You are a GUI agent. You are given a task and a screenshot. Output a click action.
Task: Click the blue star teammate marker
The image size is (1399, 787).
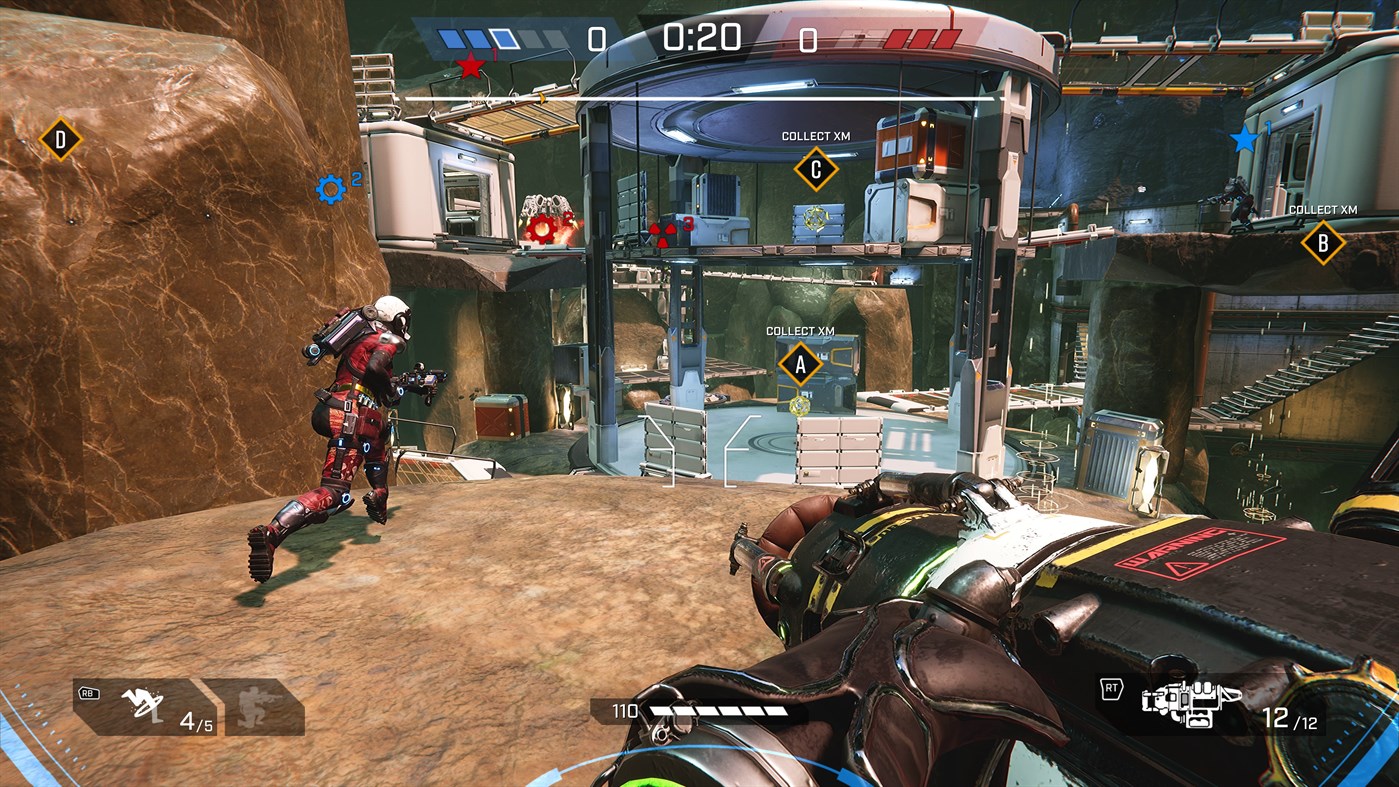[1244, 139]
